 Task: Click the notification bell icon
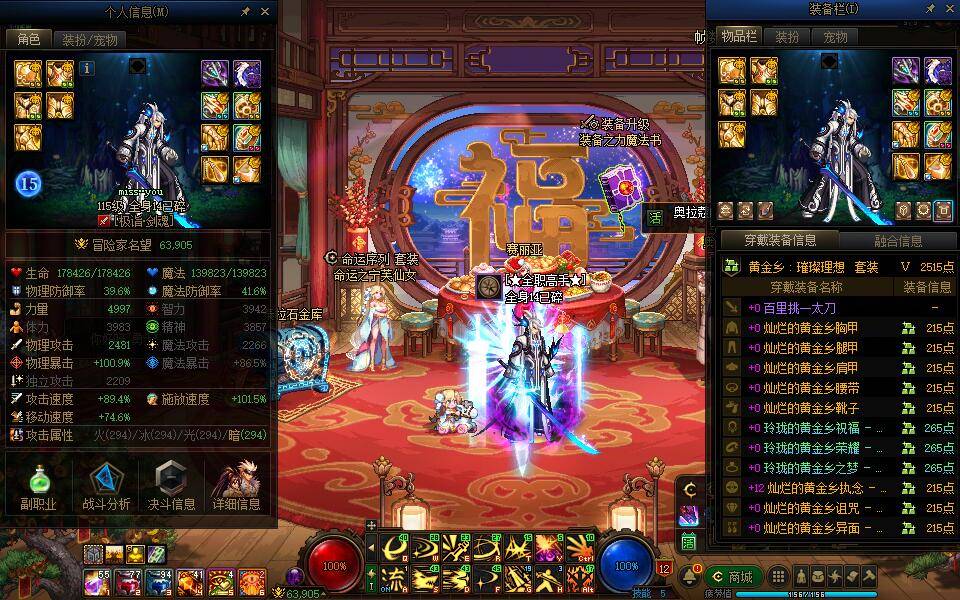click(x=689, y=577)
